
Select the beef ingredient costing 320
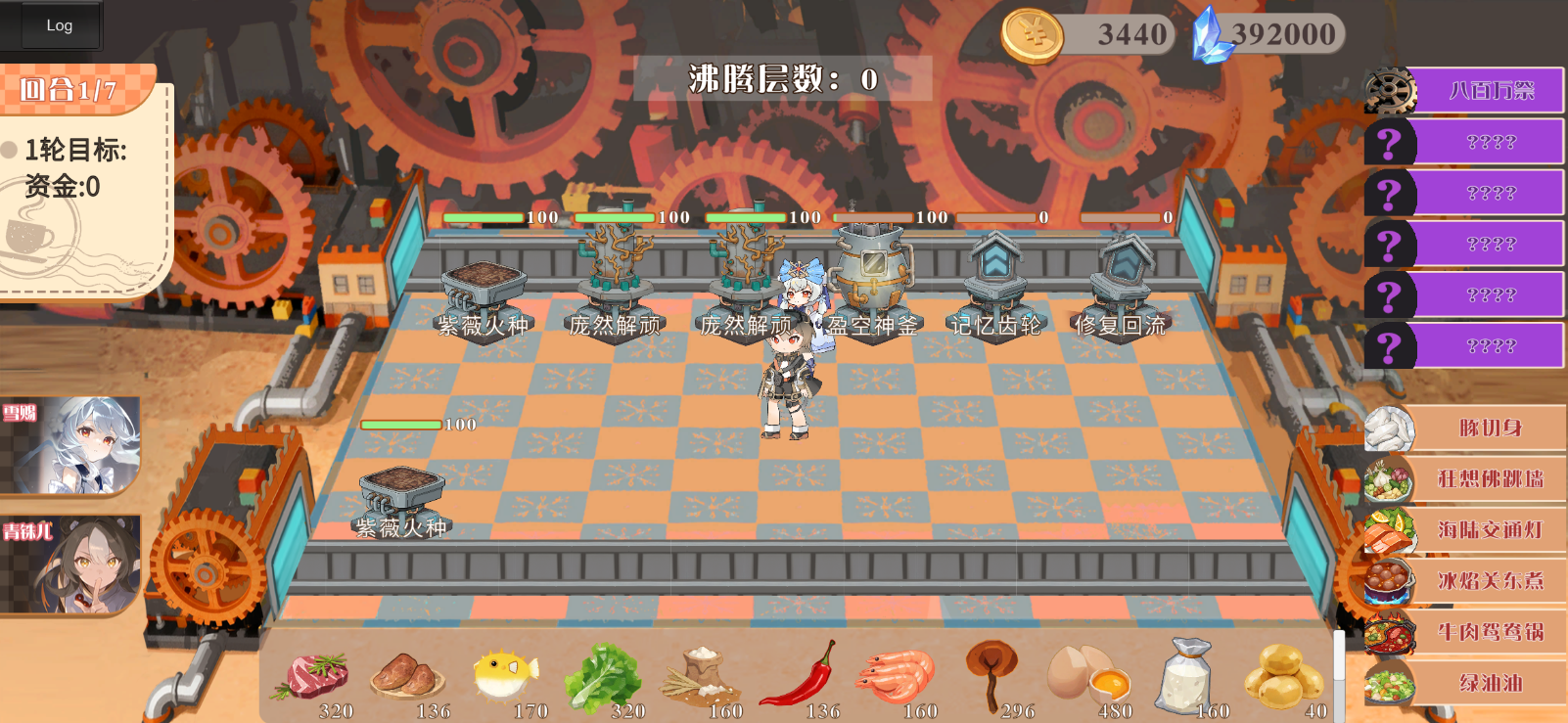pyautogui.click(x=315, y=675)
